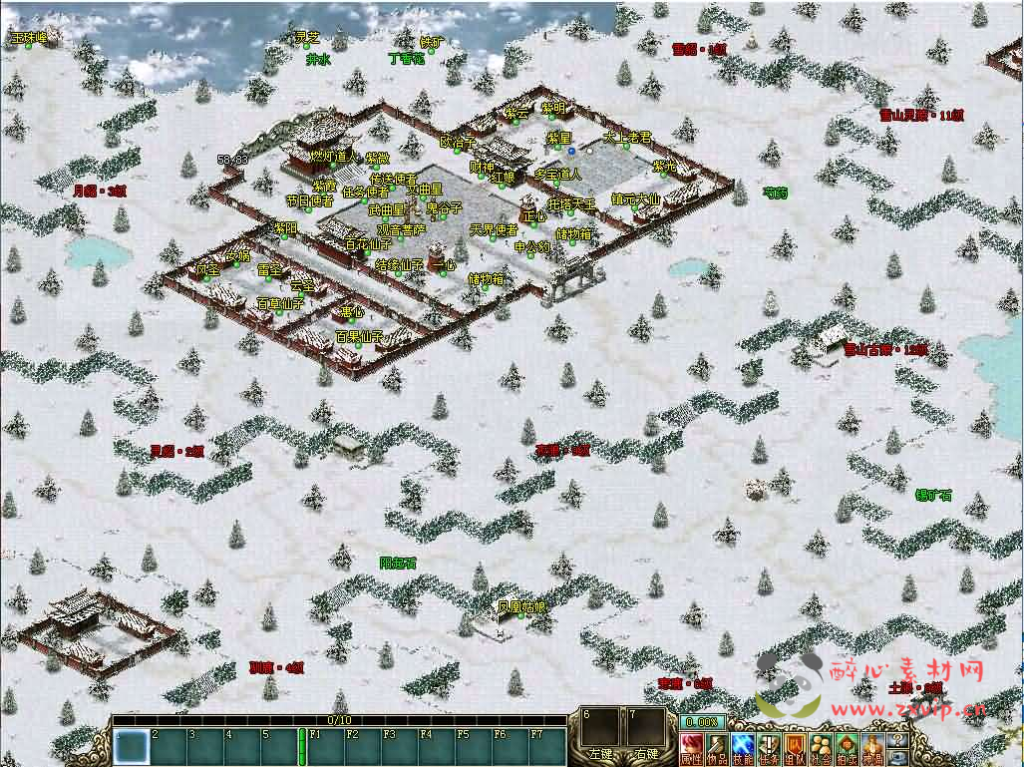Click the green divider between hotbar sections

coord(302,747)
